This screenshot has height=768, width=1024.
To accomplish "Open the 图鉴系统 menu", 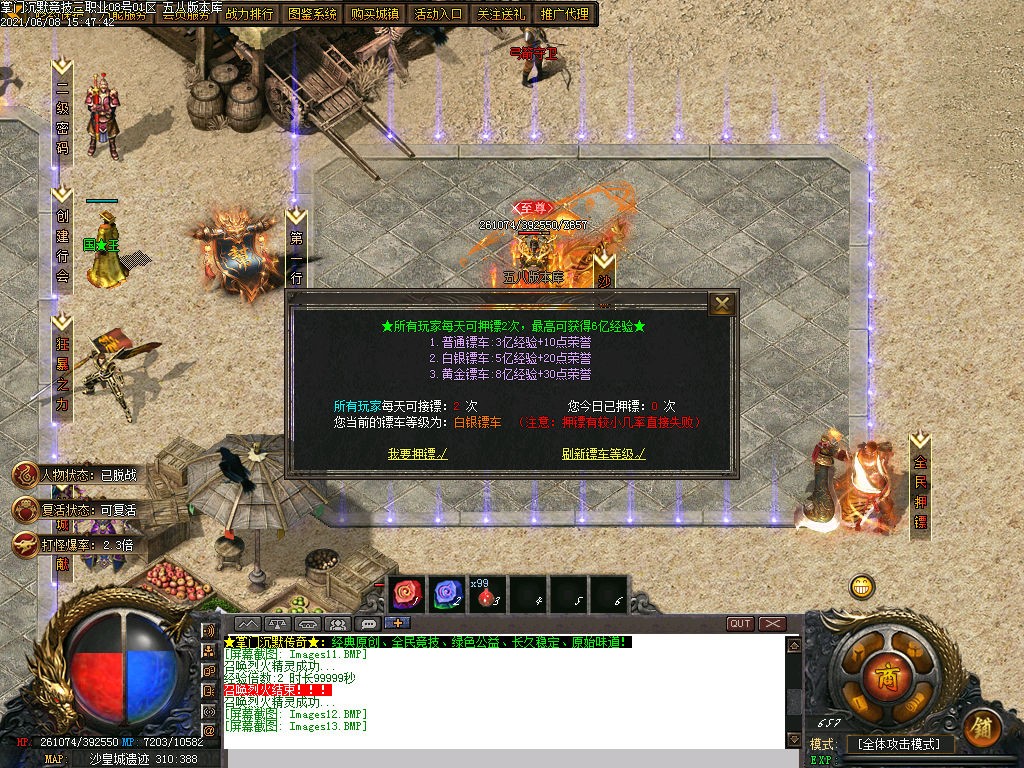I will click(312, 14).
